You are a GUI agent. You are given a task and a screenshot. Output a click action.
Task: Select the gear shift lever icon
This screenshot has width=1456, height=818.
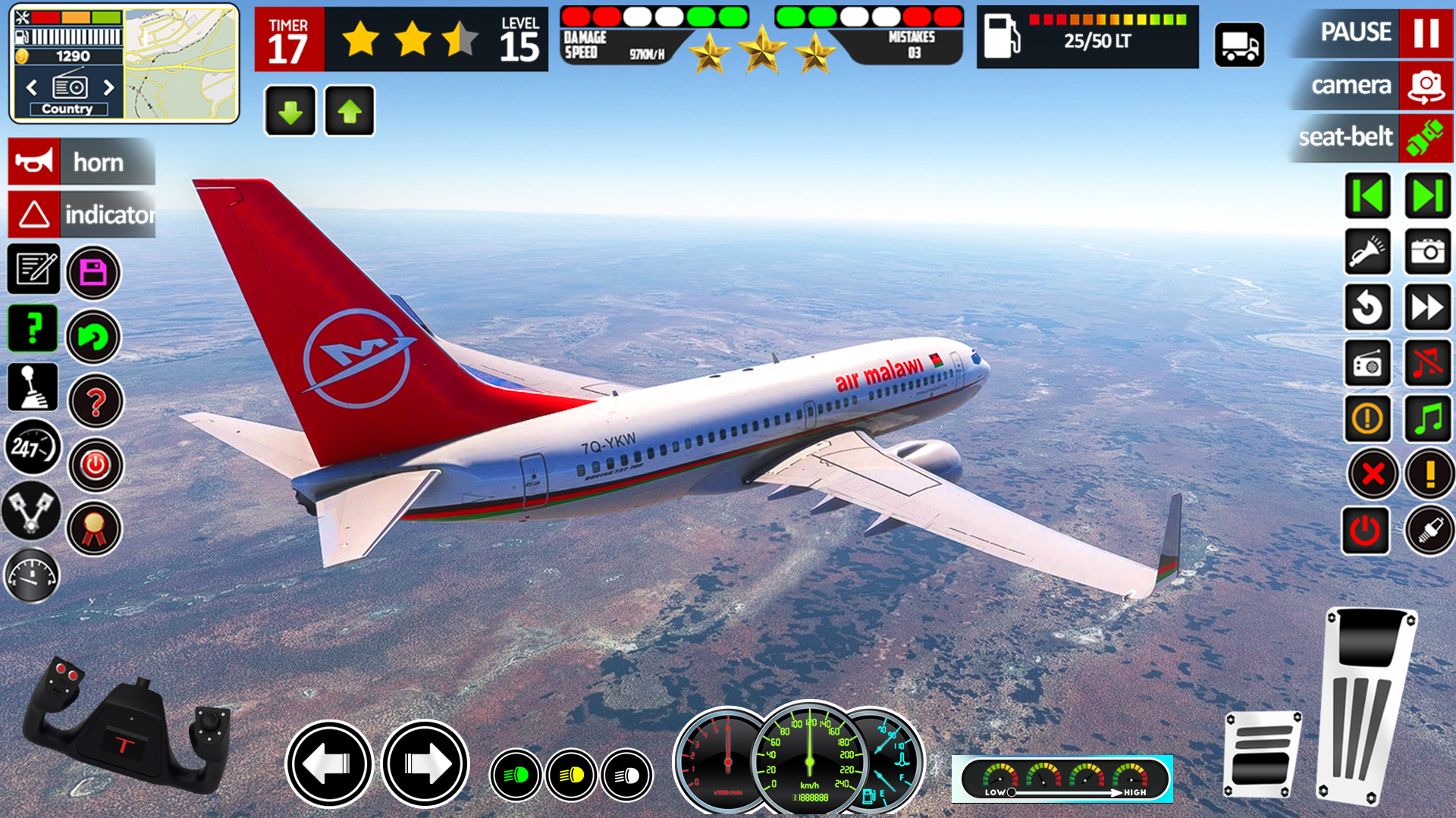tap(33, 387)
